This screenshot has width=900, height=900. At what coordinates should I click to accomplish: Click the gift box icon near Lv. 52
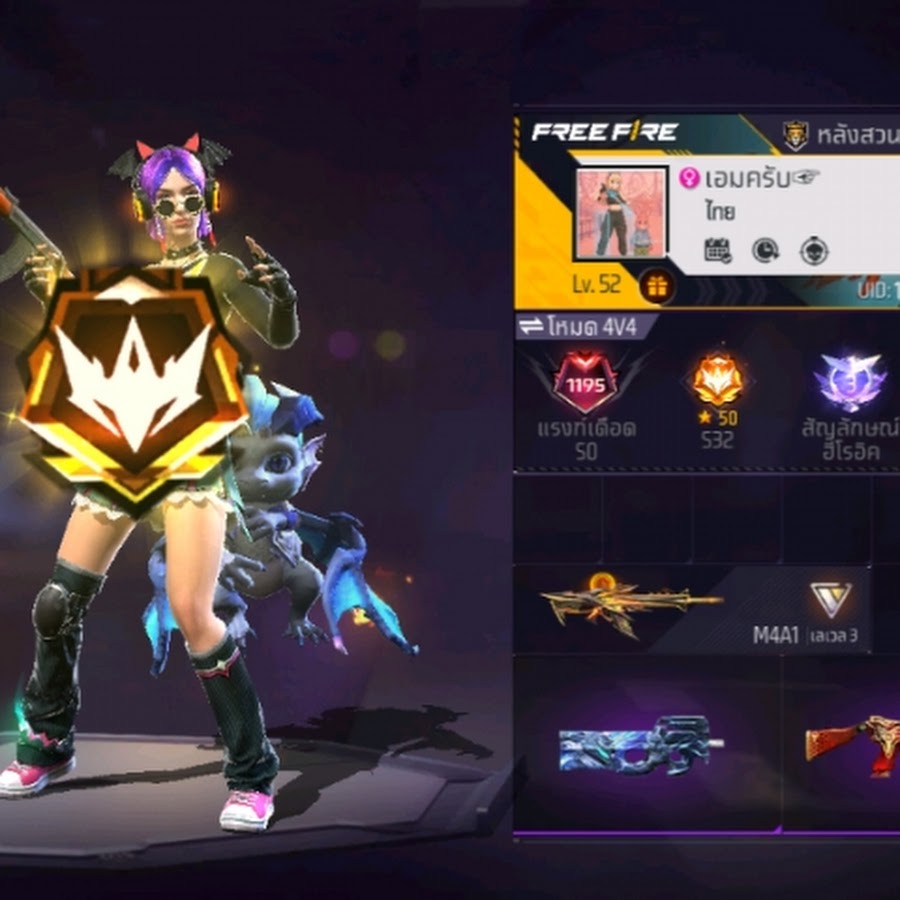(657, 287)
